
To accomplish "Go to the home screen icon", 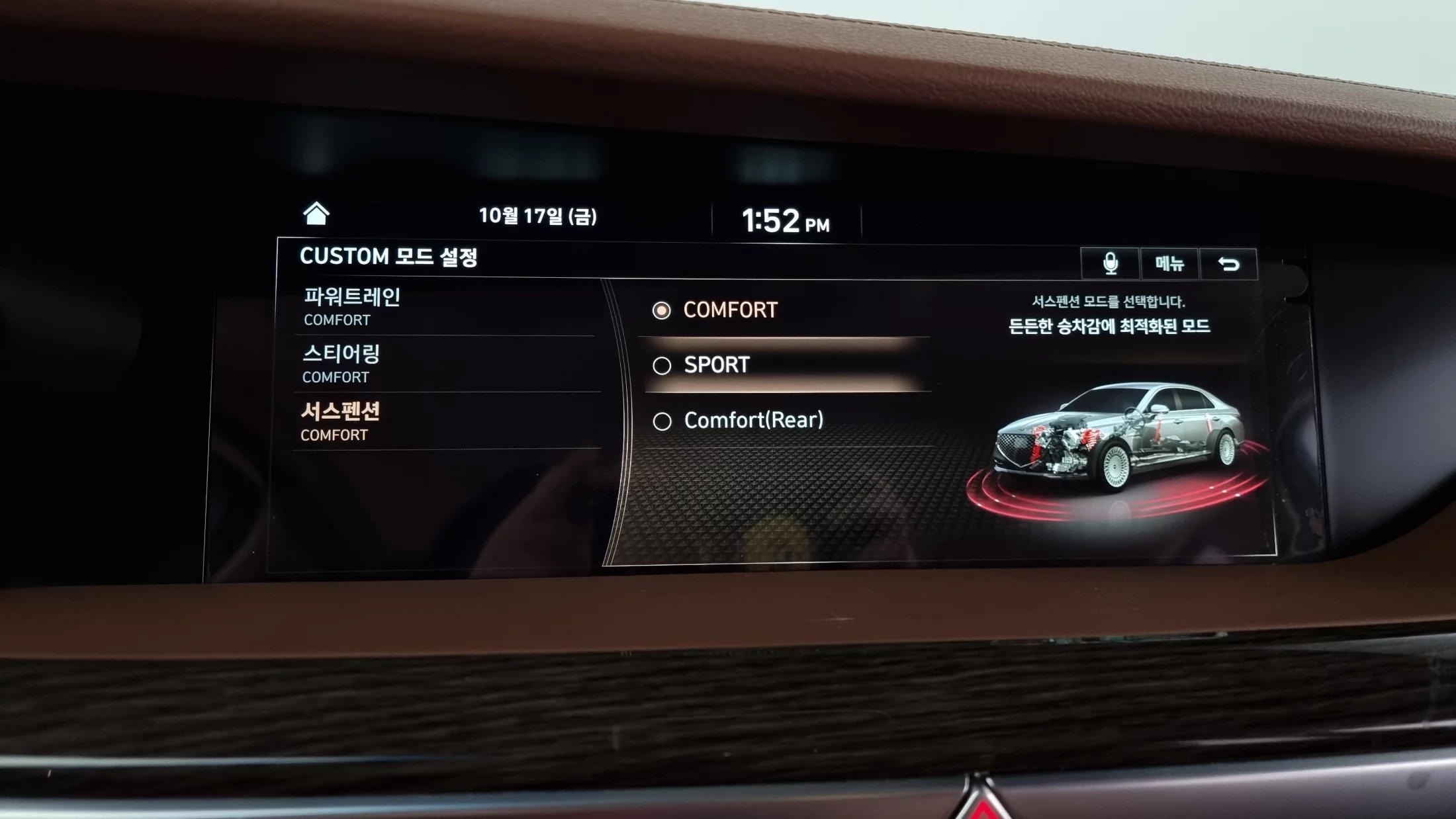I will pyautogui.click(x=316, y=214).
